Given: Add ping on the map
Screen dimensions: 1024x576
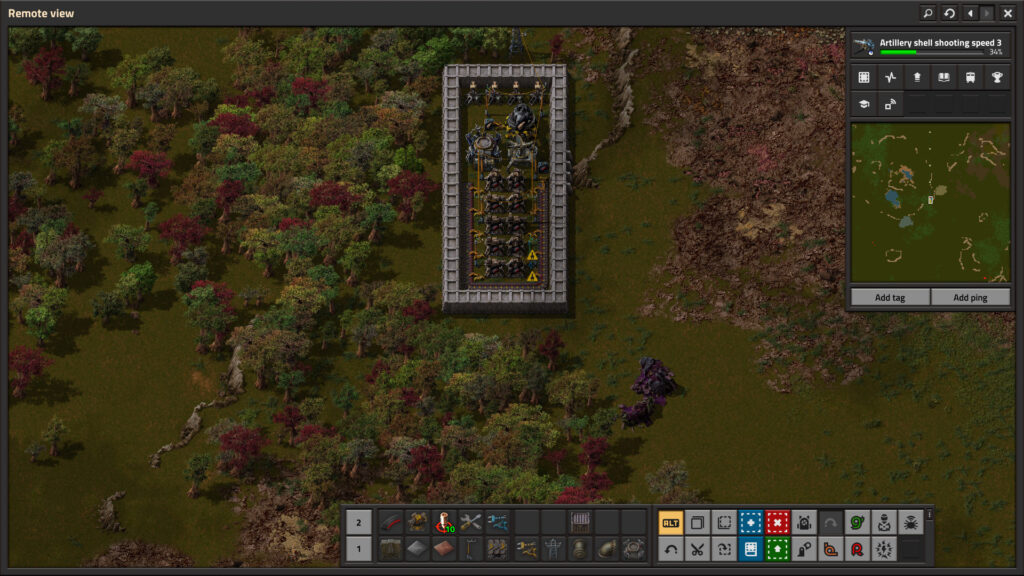Looking at the screenshot, I should (x=969, y=297).
